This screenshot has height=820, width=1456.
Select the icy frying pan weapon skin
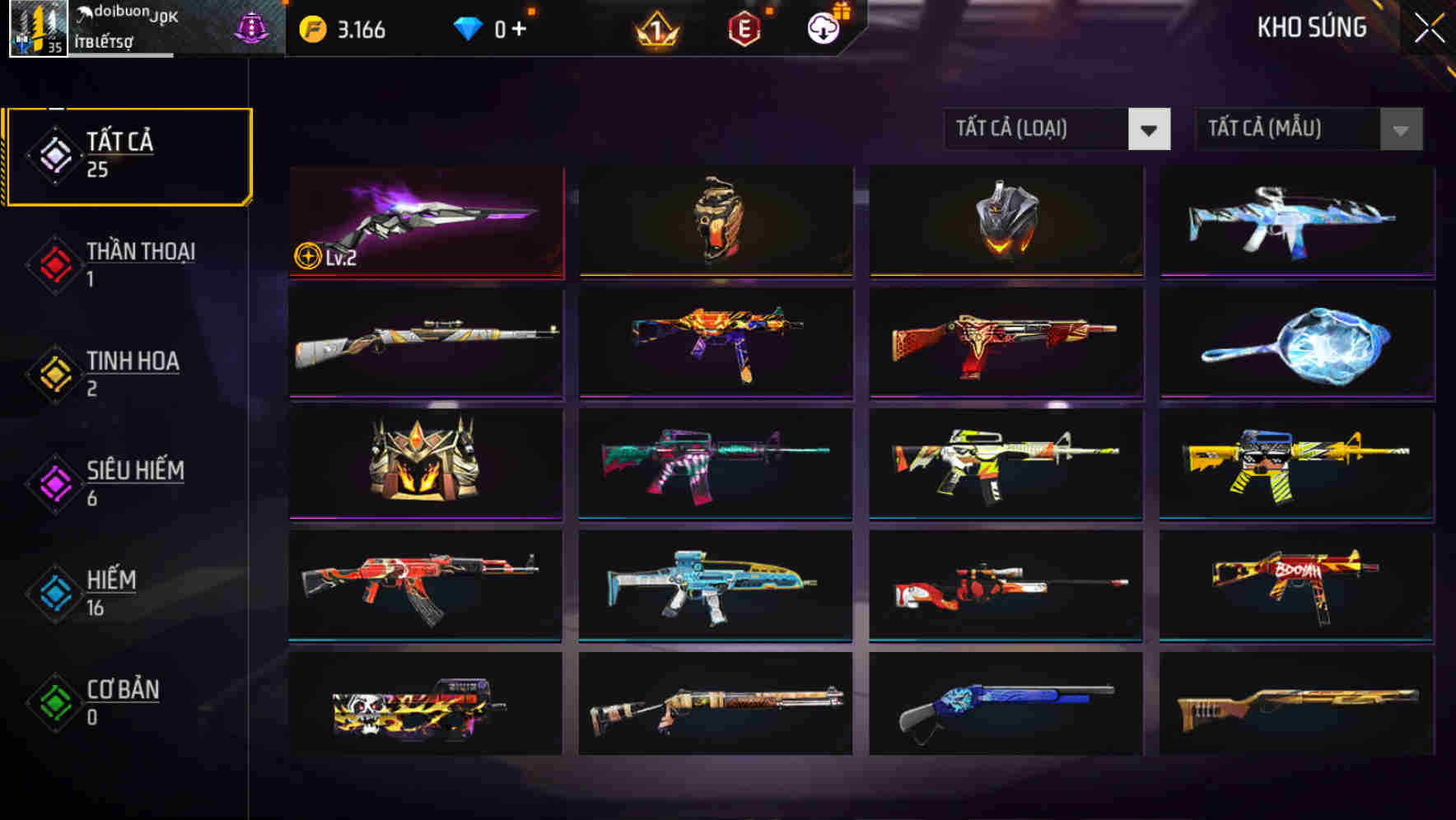pos(1295,344)
